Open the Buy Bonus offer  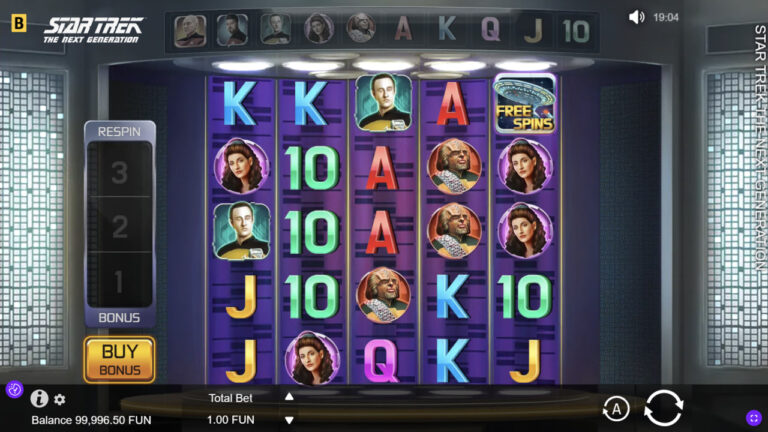(x=119, y=359)
